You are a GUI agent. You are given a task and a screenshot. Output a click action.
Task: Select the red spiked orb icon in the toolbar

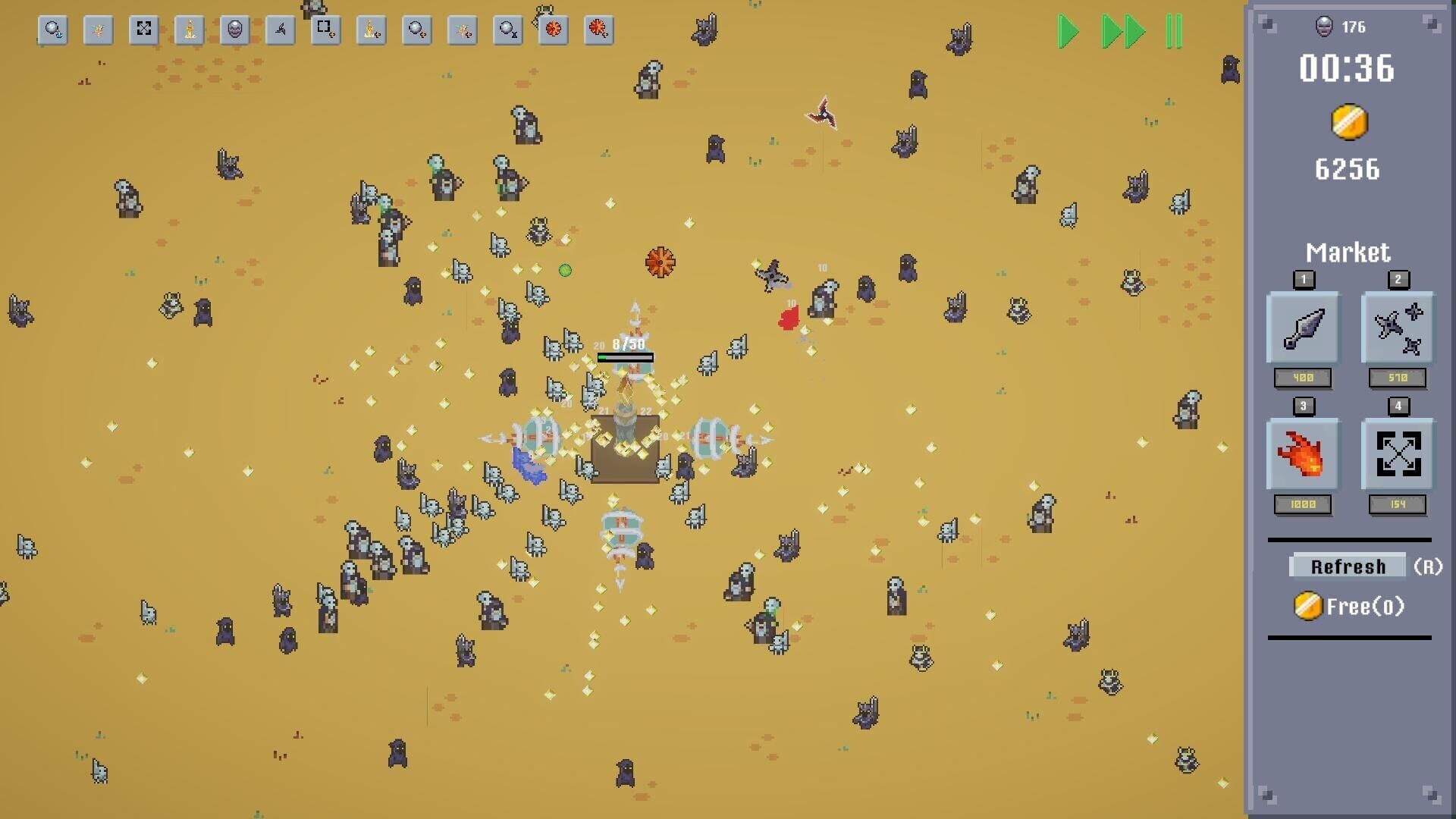pyautogui.click(x=552, y=30)
